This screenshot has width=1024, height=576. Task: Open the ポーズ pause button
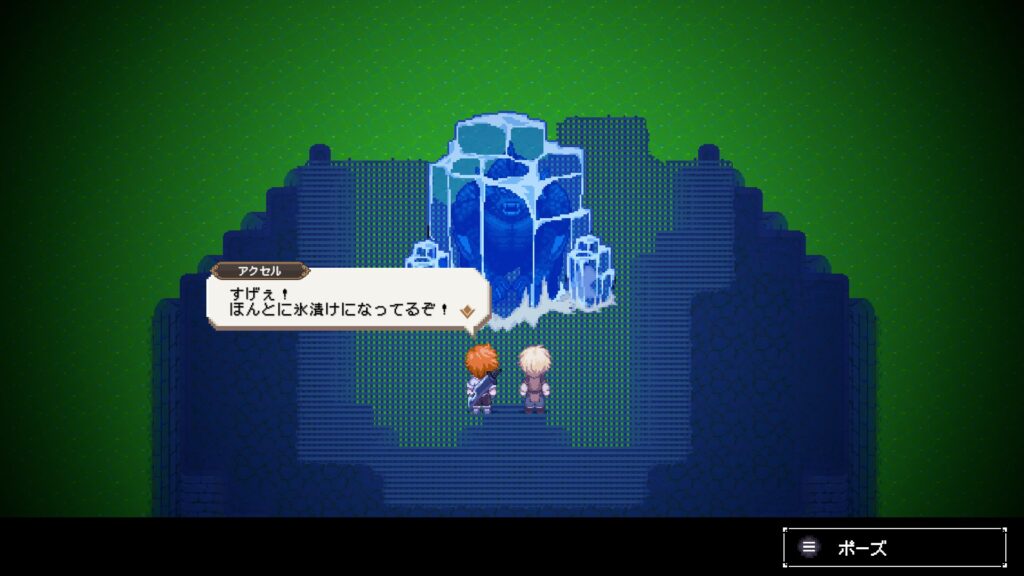[x=894, y=547]
